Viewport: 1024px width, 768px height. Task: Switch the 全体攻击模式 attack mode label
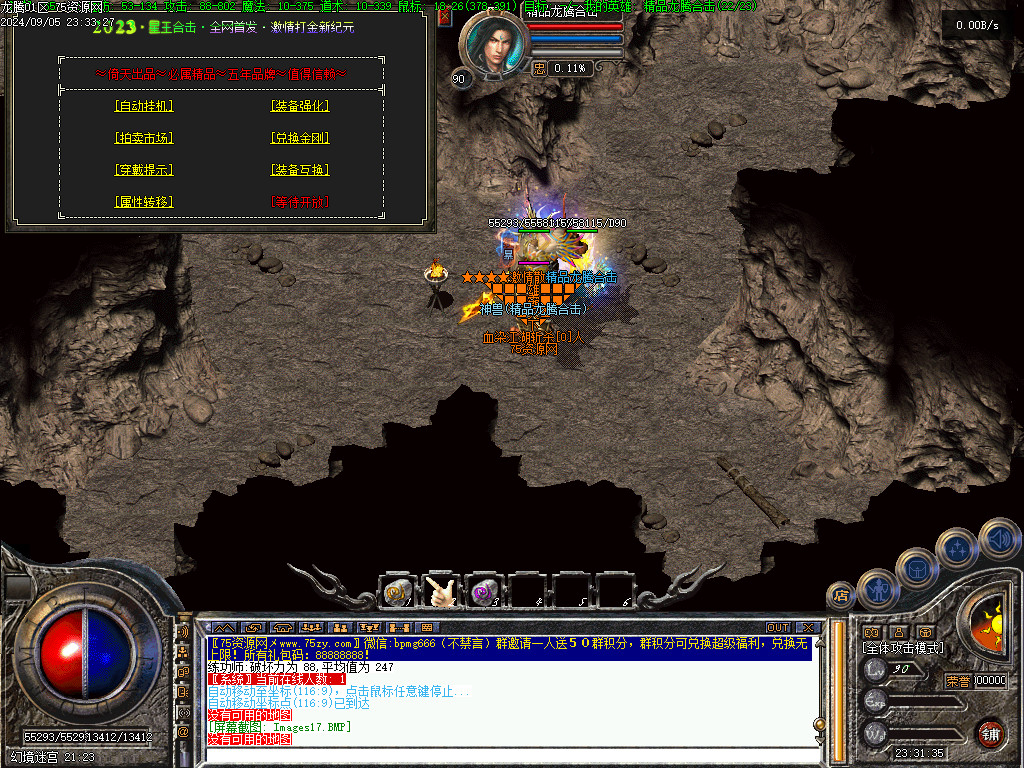point(903,648)
